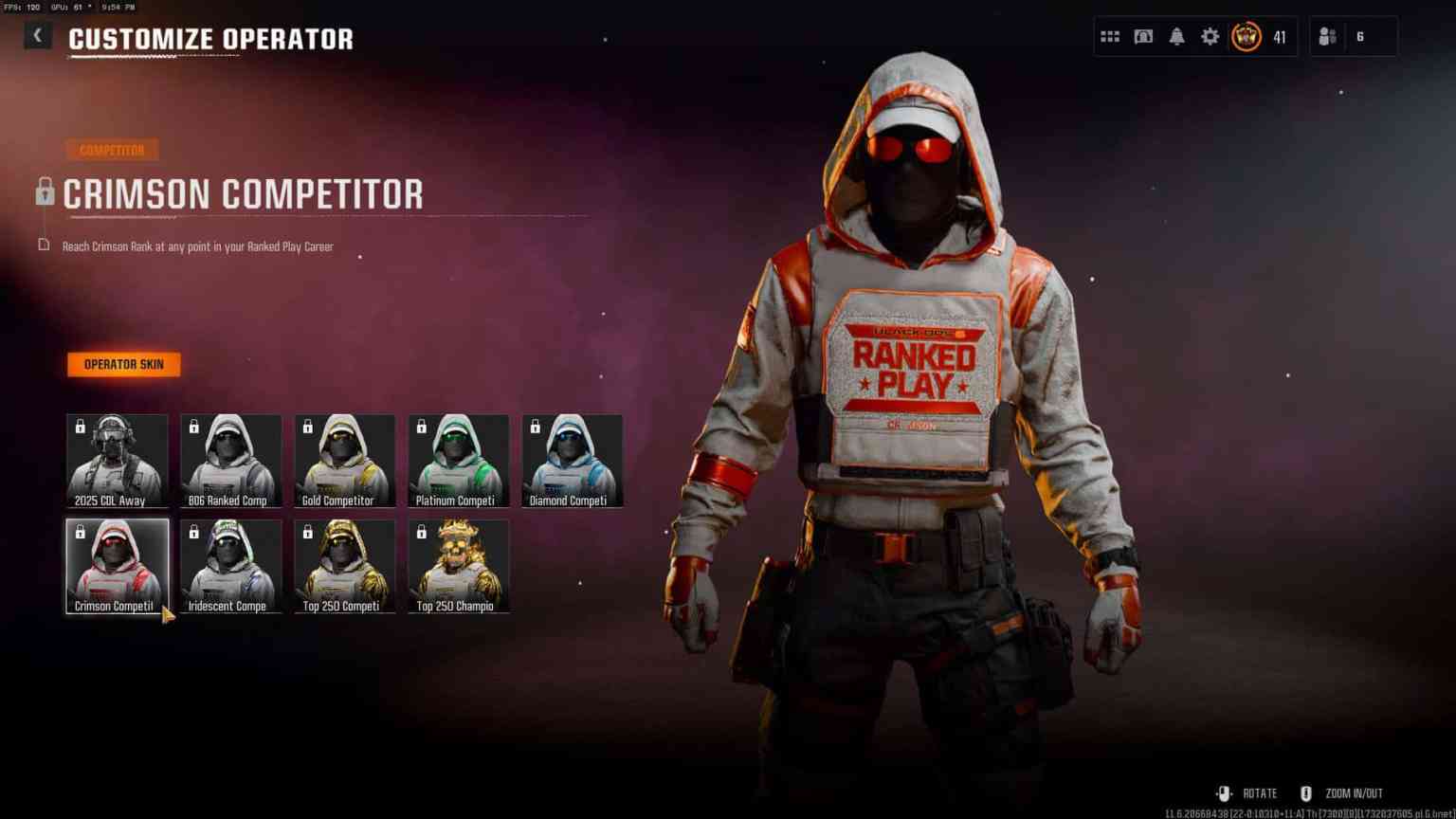Select the Platinum Competitor skin
The image size is (1456, 819).
458,460
